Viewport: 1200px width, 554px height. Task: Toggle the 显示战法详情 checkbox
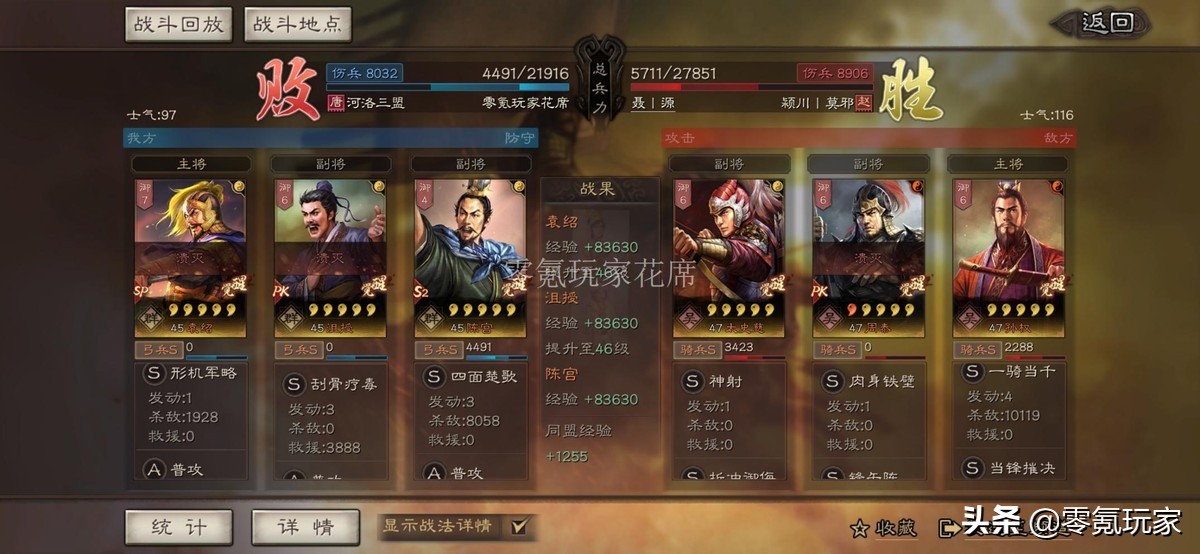pos(518,526)
